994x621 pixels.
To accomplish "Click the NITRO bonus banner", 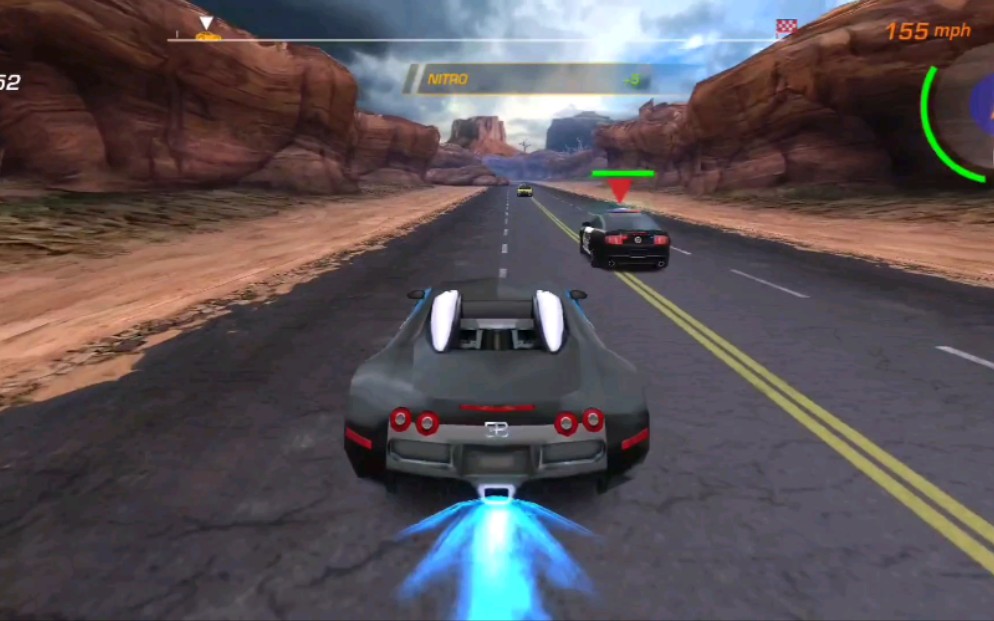I will [529, 79].
